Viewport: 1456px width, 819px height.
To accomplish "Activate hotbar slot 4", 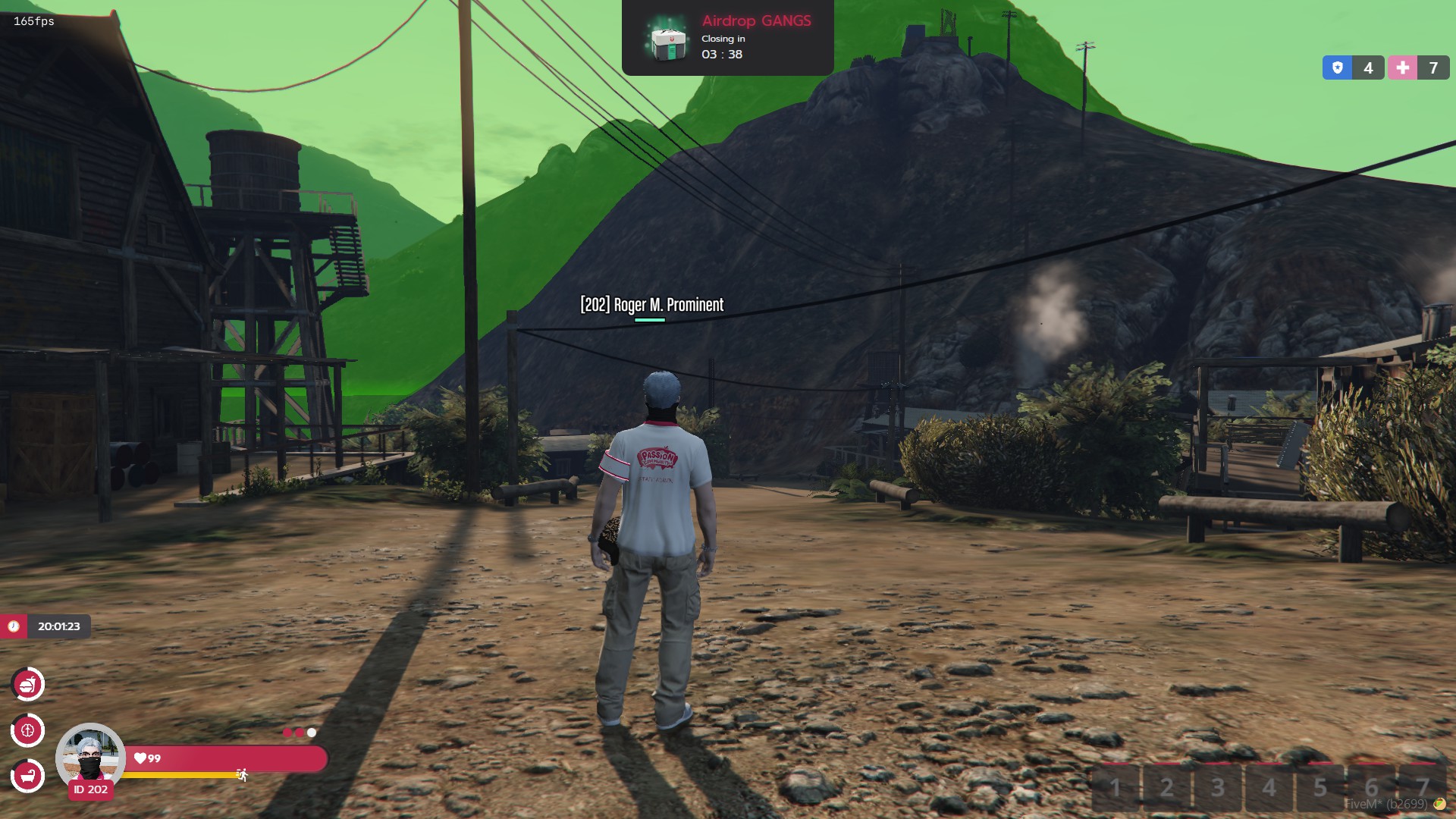I will 1269,787.
